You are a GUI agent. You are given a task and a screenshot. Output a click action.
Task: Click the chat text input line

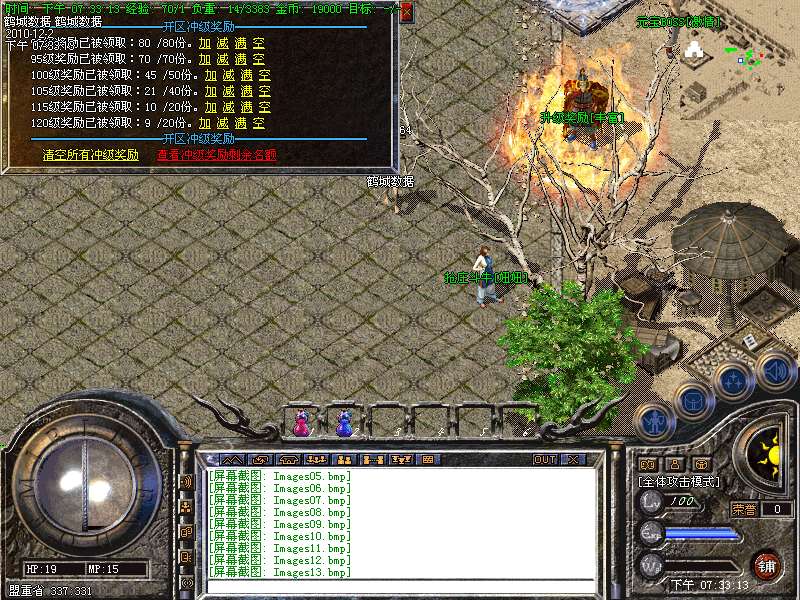(400, 586)
